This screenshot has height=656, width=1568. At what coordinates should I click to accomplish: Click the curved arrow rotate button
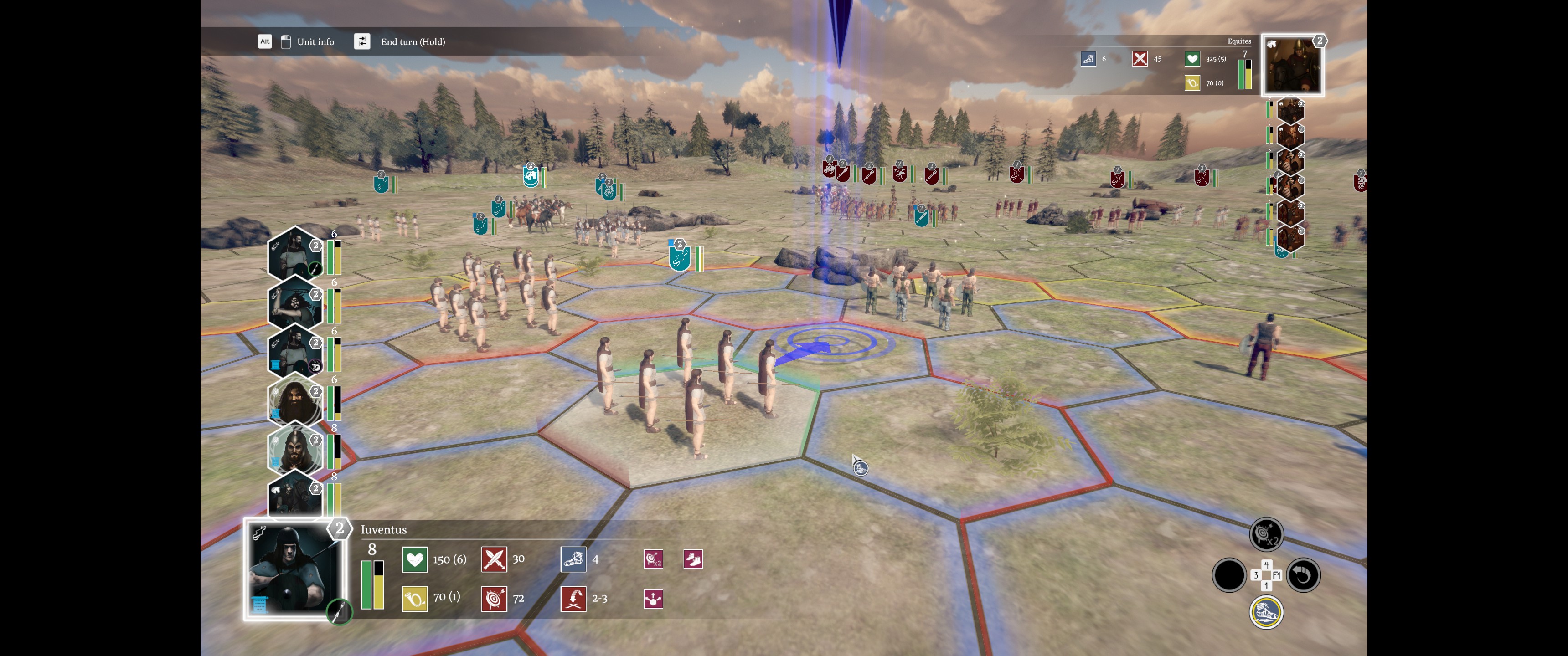pos(1303,574)
